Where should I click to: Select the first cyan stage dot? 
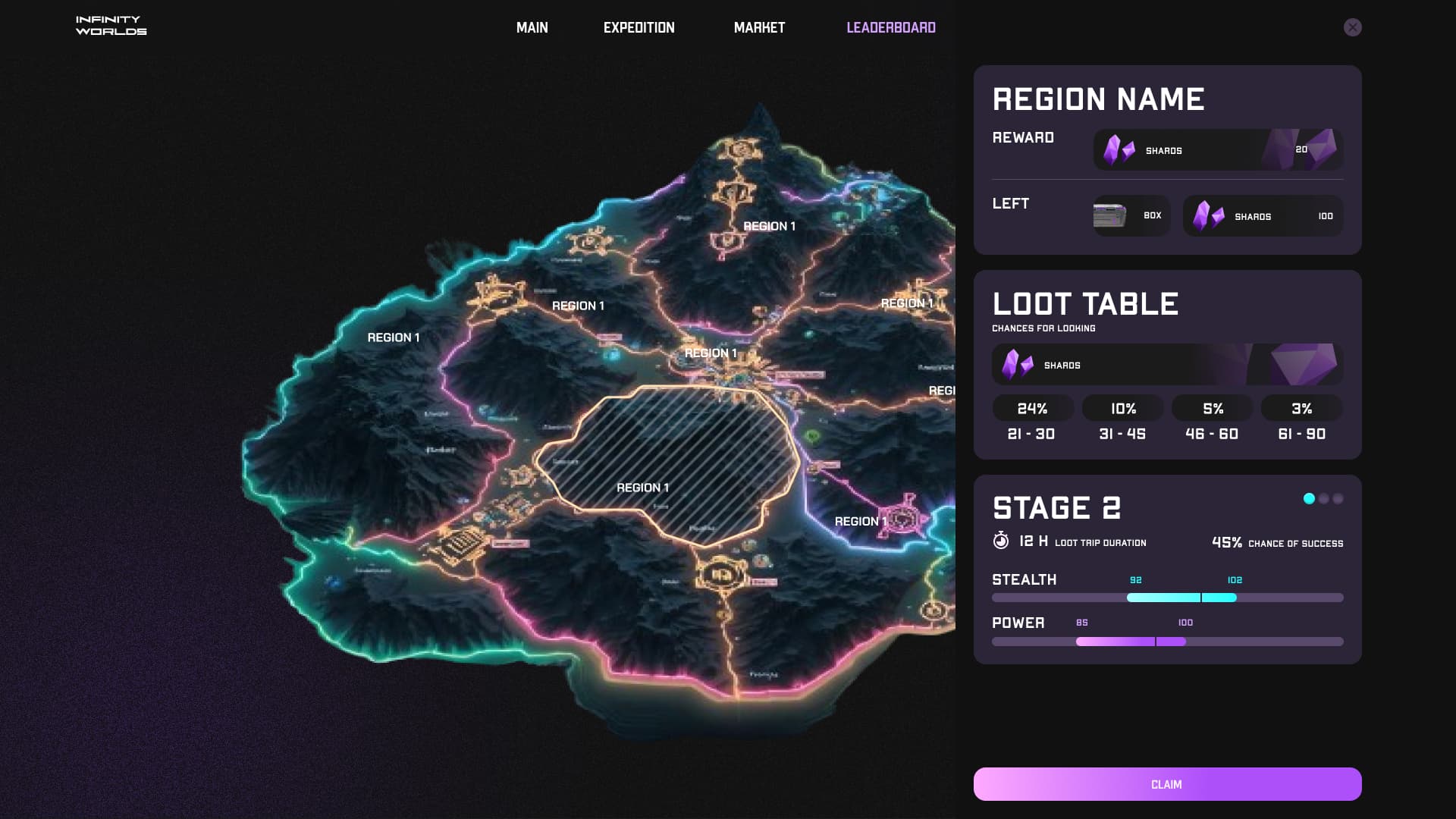tap(1309, 498)
